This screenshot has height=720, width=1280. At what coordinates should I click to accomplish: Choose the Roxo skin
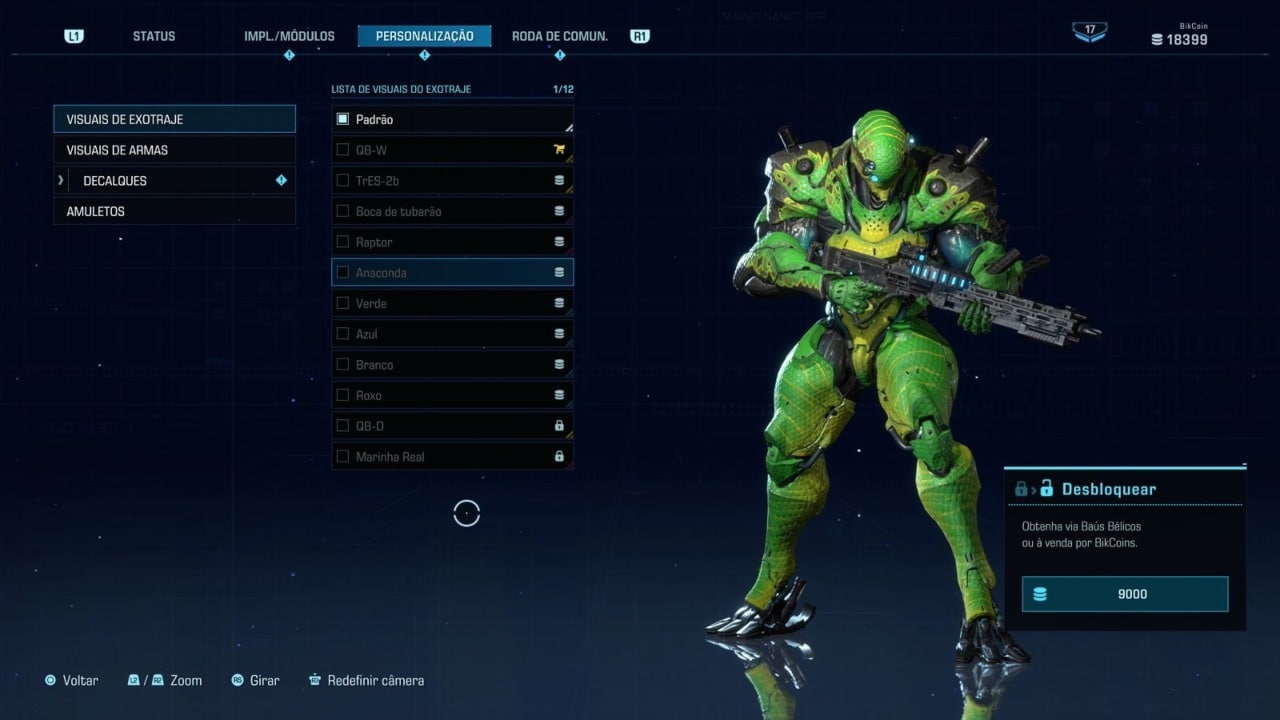[452, 395]
